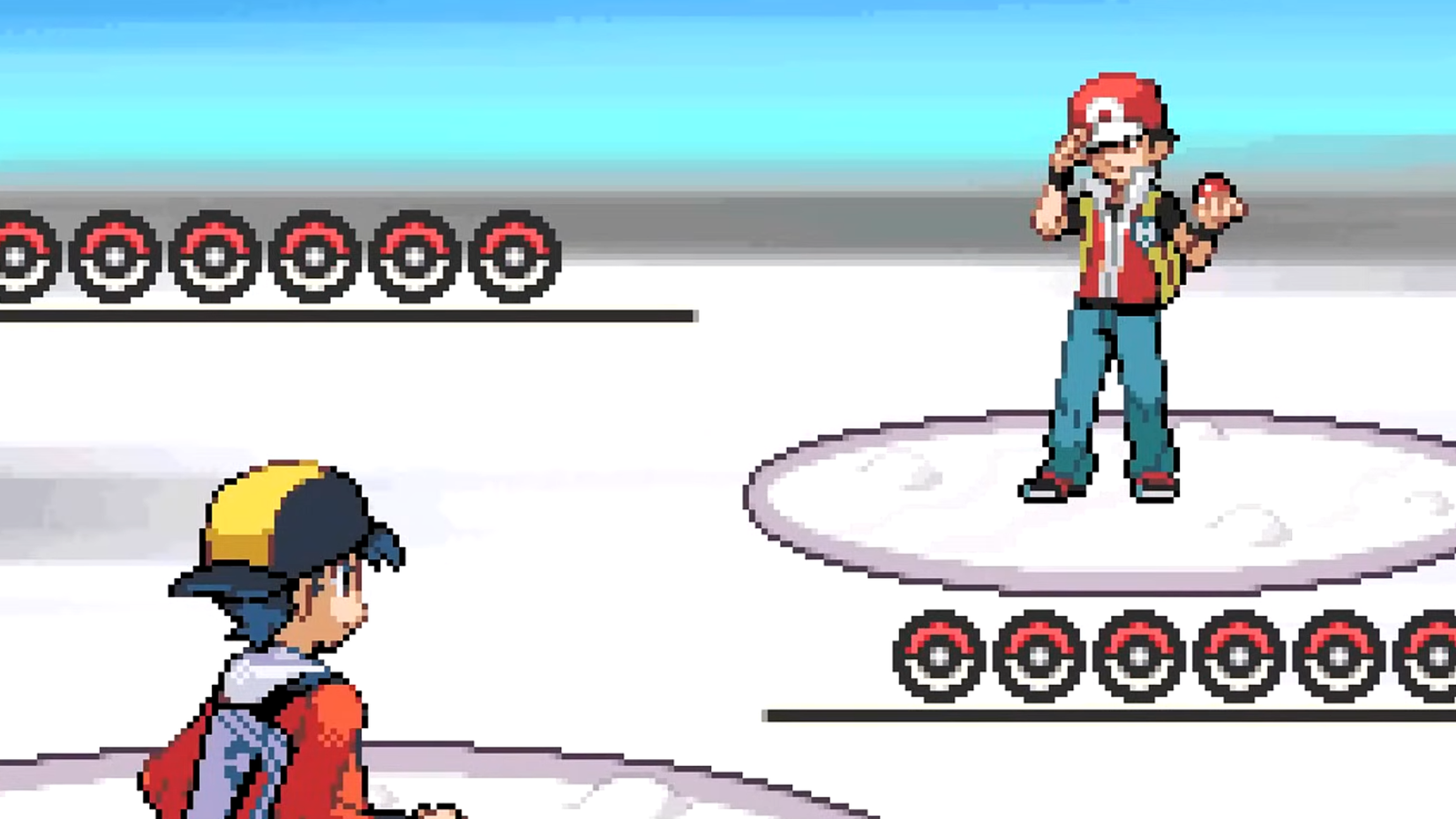
Task: Click the first Poké Ball in opponent's party row
Action: (x=938, y=653)
